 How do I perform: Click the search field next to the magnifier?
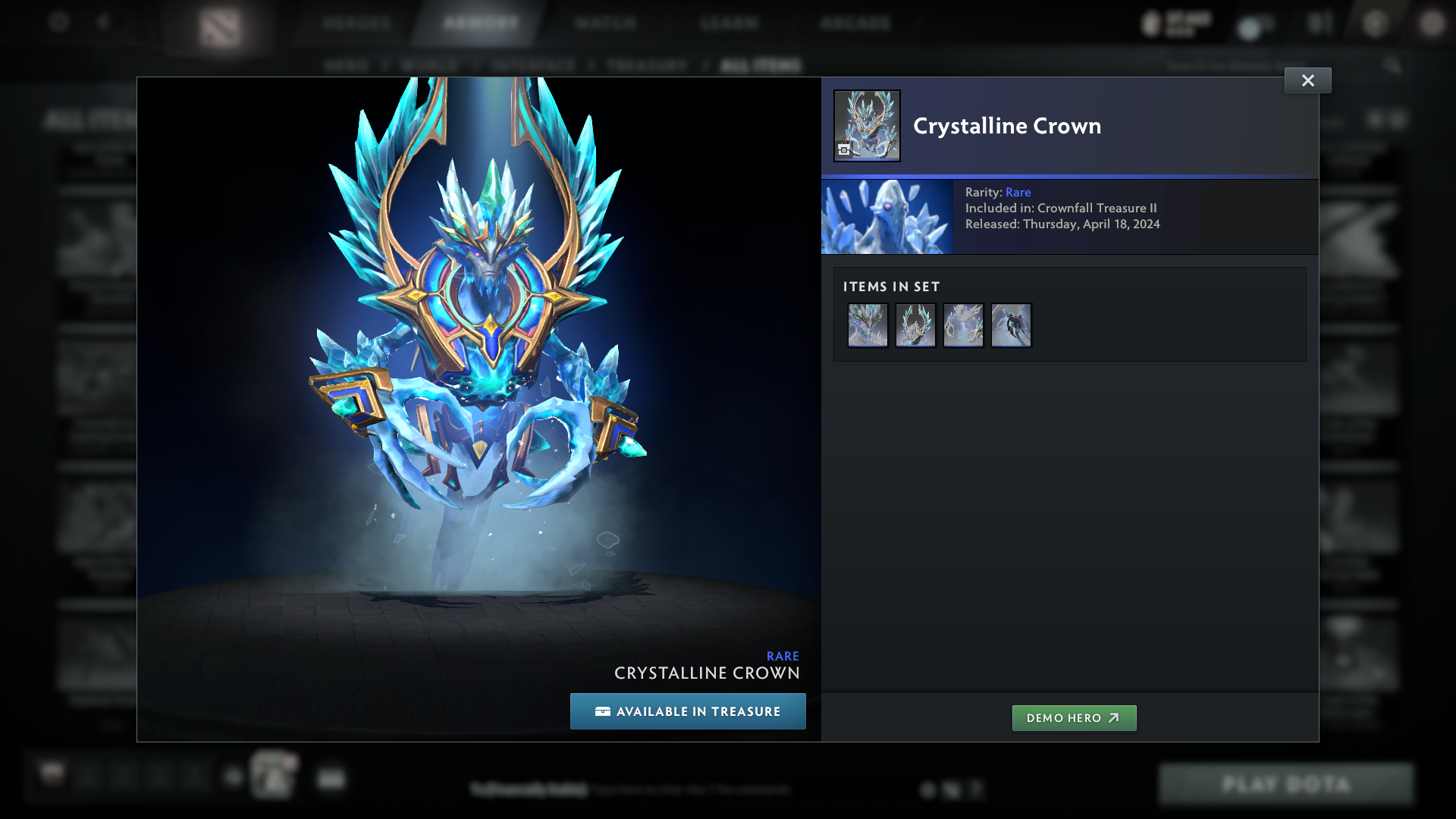click(1274, 65)
